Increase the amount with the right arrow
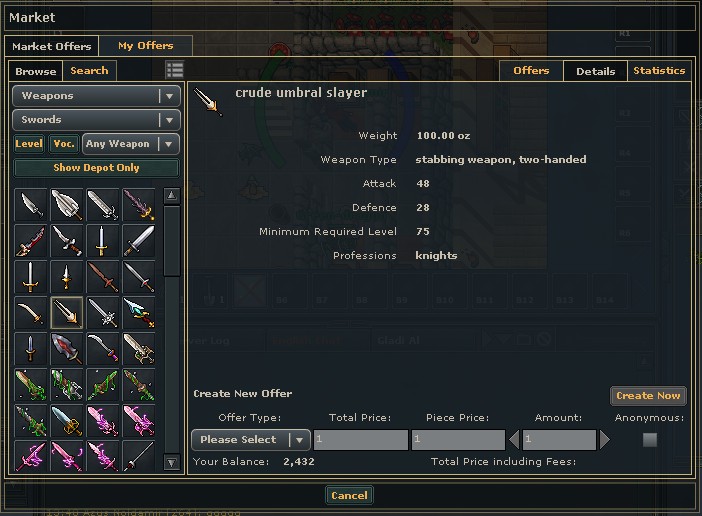702x516 pixels. click(x=604, y=440)
